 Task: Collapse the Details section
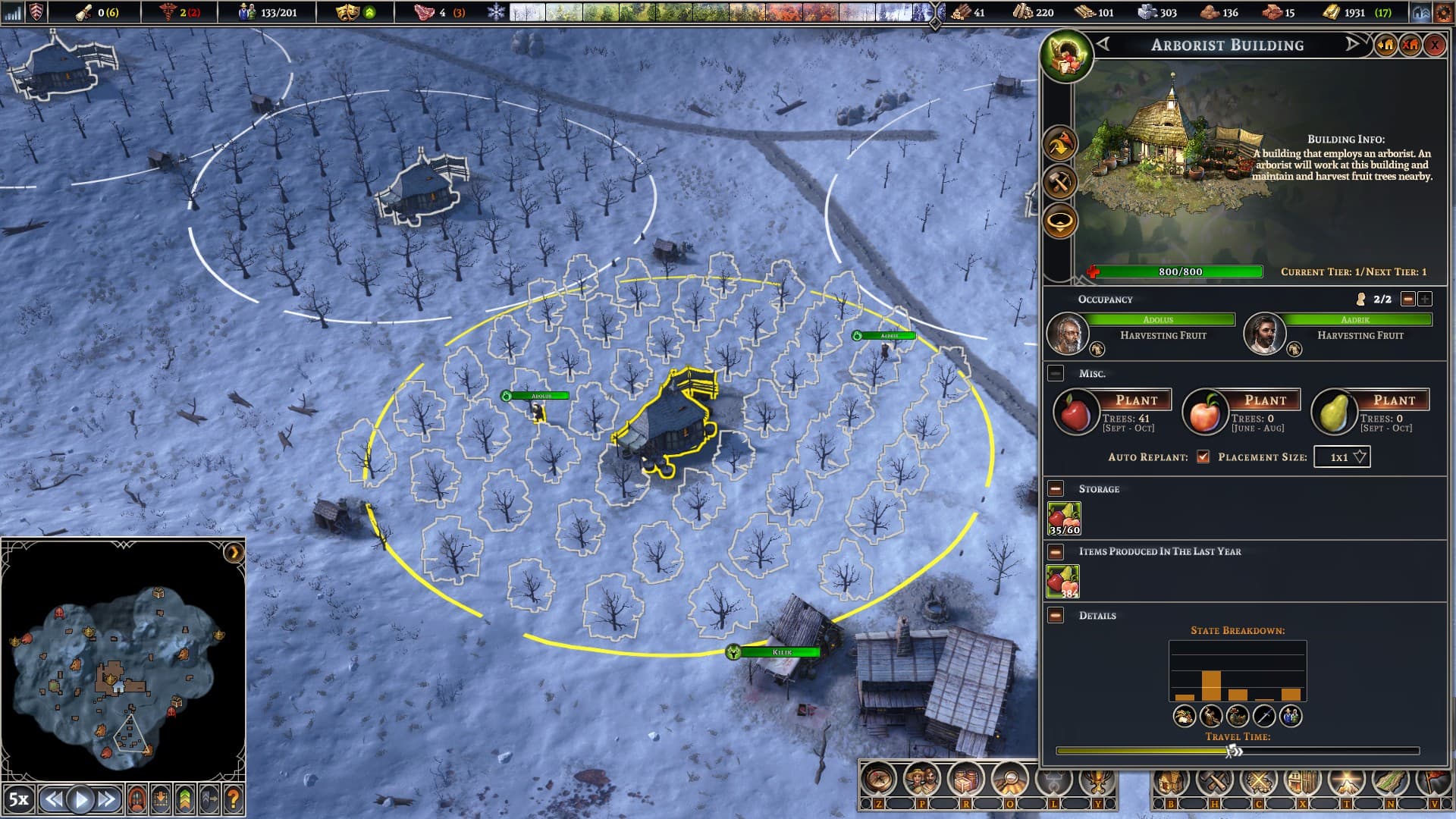[1056, 616]
